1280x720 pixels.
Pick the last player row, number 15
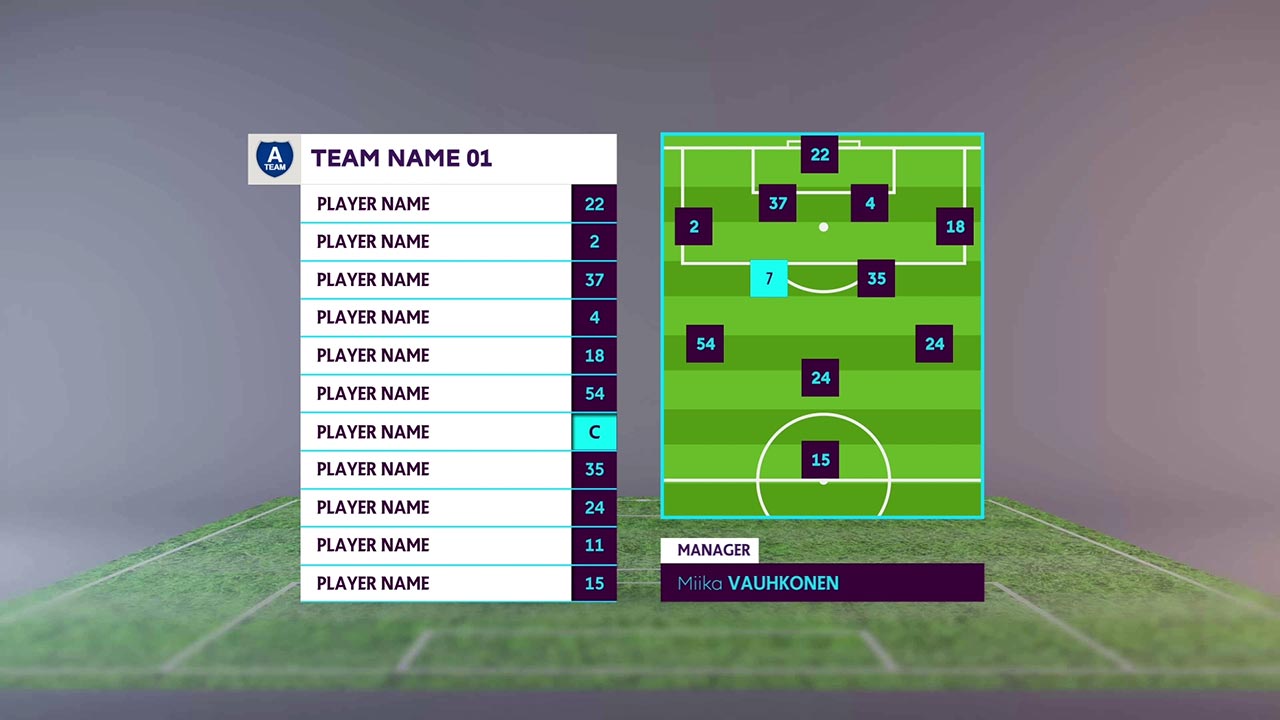458,583
